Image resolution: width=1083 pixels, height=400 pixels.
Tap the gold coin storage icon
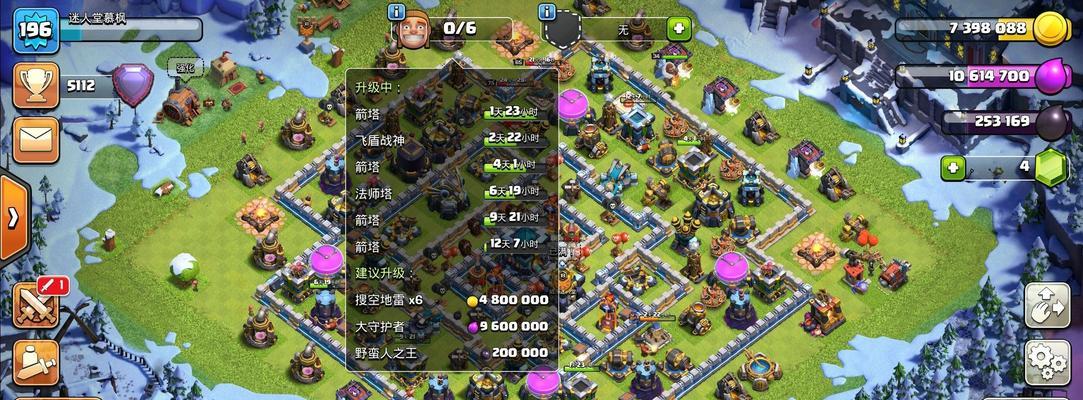1051,28
